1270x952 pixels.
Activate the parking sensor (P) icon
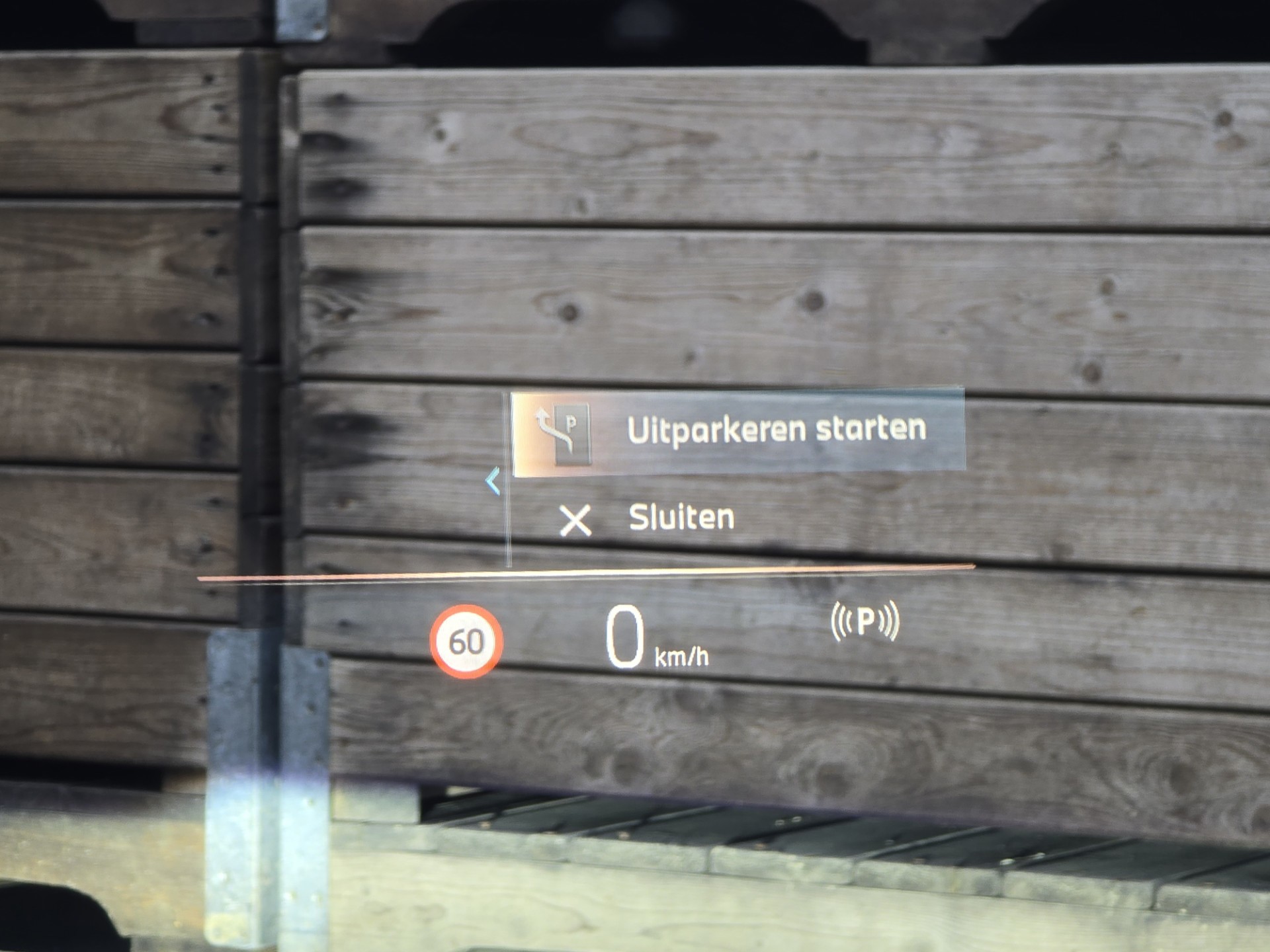[865, 621]
